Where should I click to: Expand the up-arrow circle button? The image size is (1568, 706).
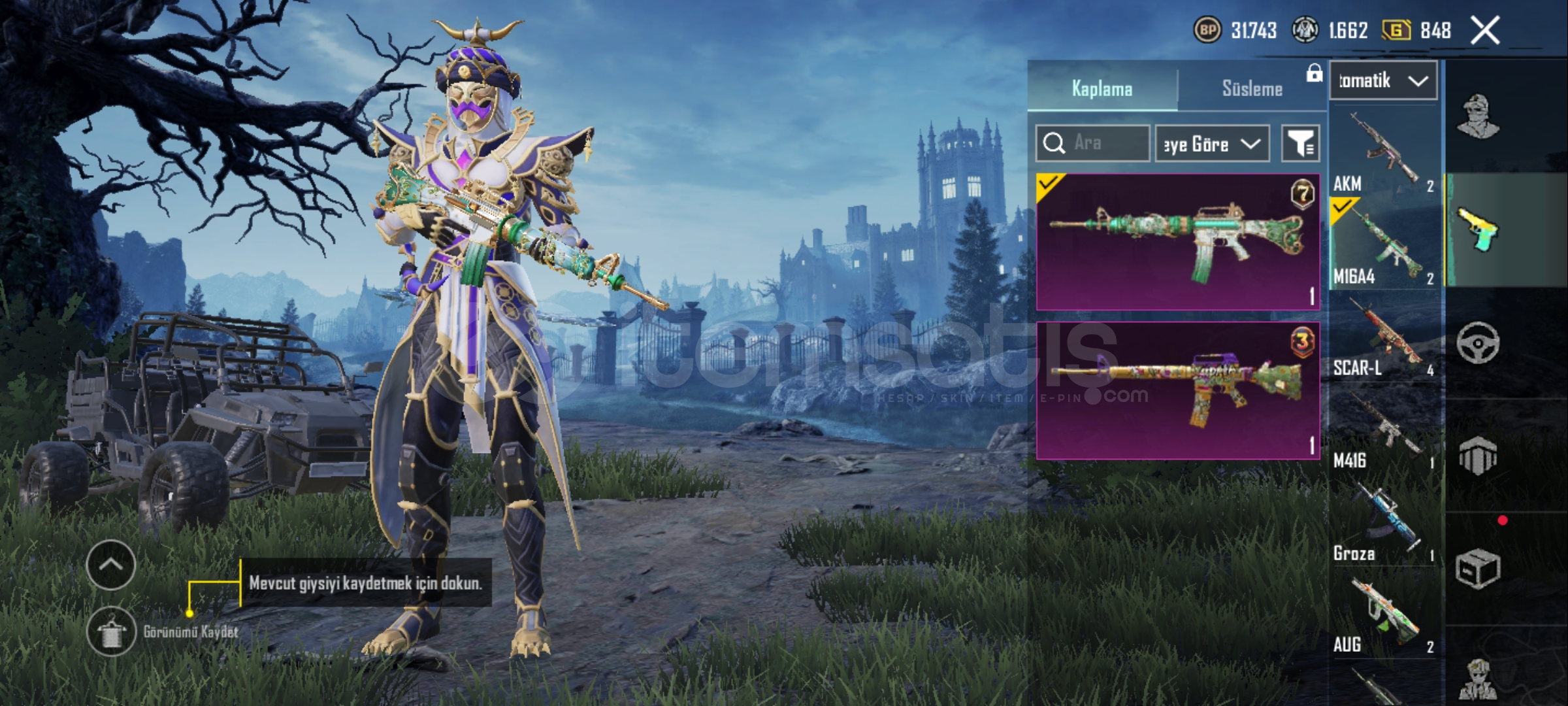coord(111,565)
